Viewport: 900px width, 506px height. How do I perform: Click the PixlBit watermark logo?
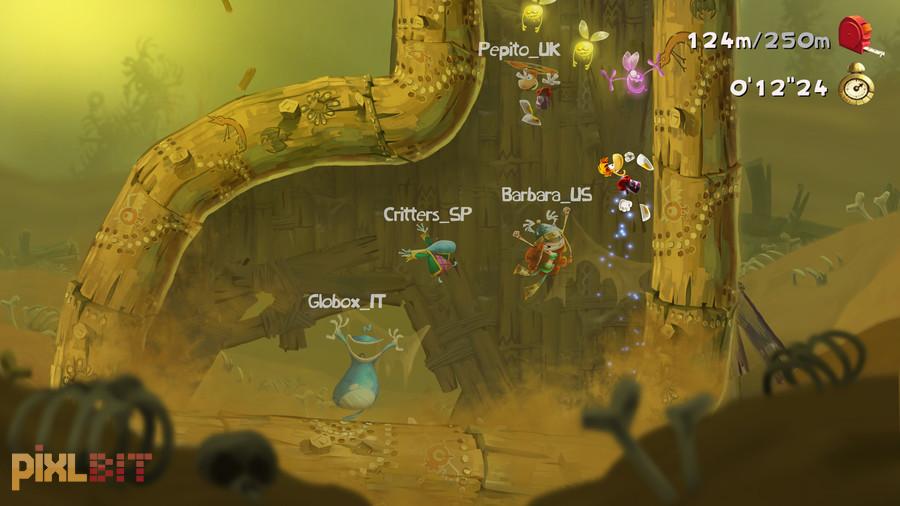click(x=82, y=465)
